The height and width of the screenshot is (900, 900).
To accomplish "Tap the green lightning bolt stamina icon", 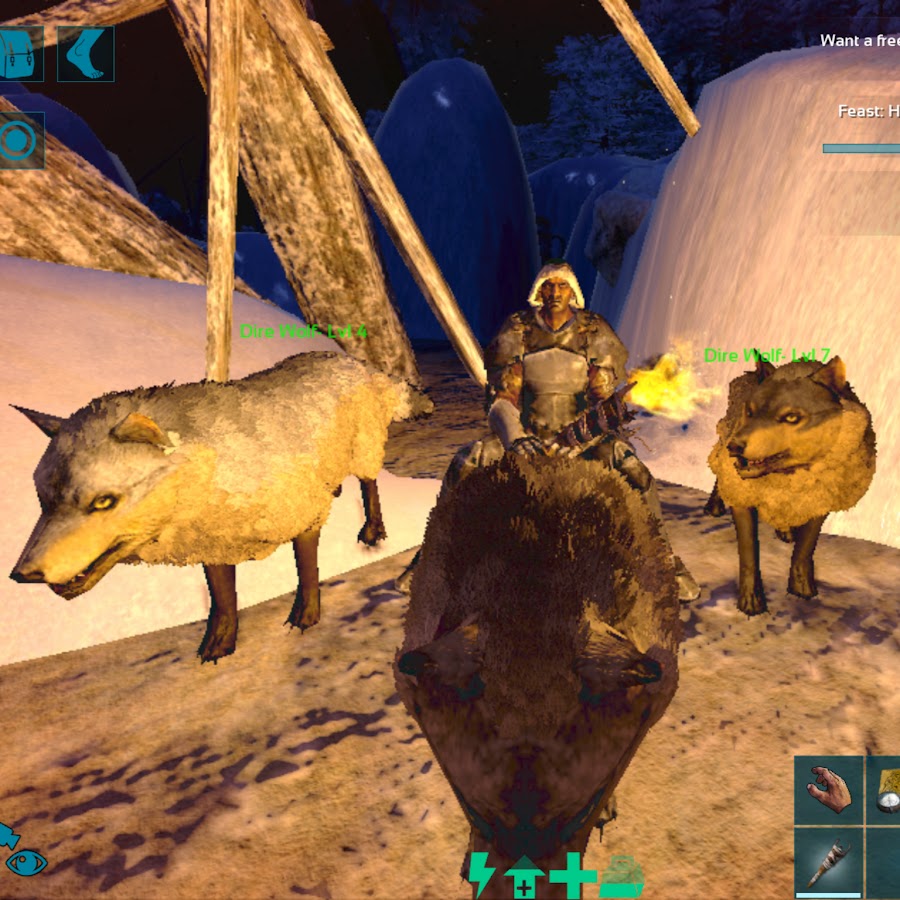I will 481,875.
